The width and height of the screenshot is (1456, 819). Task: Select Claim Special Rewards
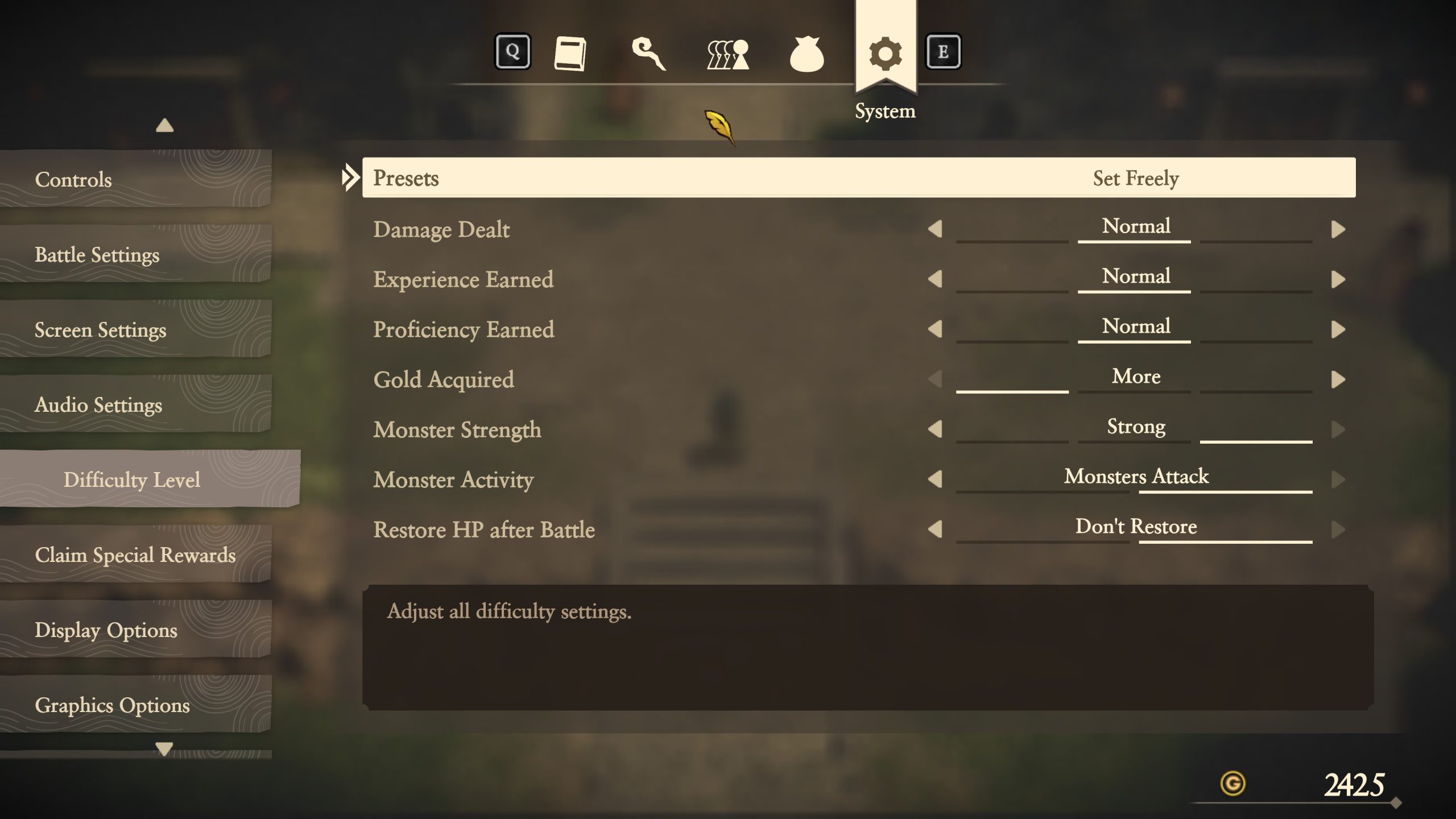tap(136, 556)
